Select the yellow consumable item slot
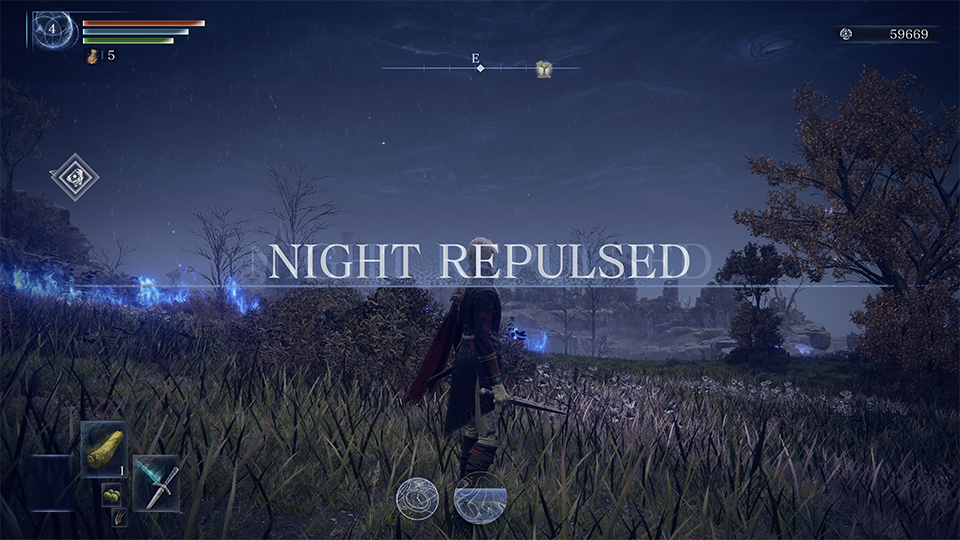The height and width of the screenshot is (540, 960). (x=103, y=448)
